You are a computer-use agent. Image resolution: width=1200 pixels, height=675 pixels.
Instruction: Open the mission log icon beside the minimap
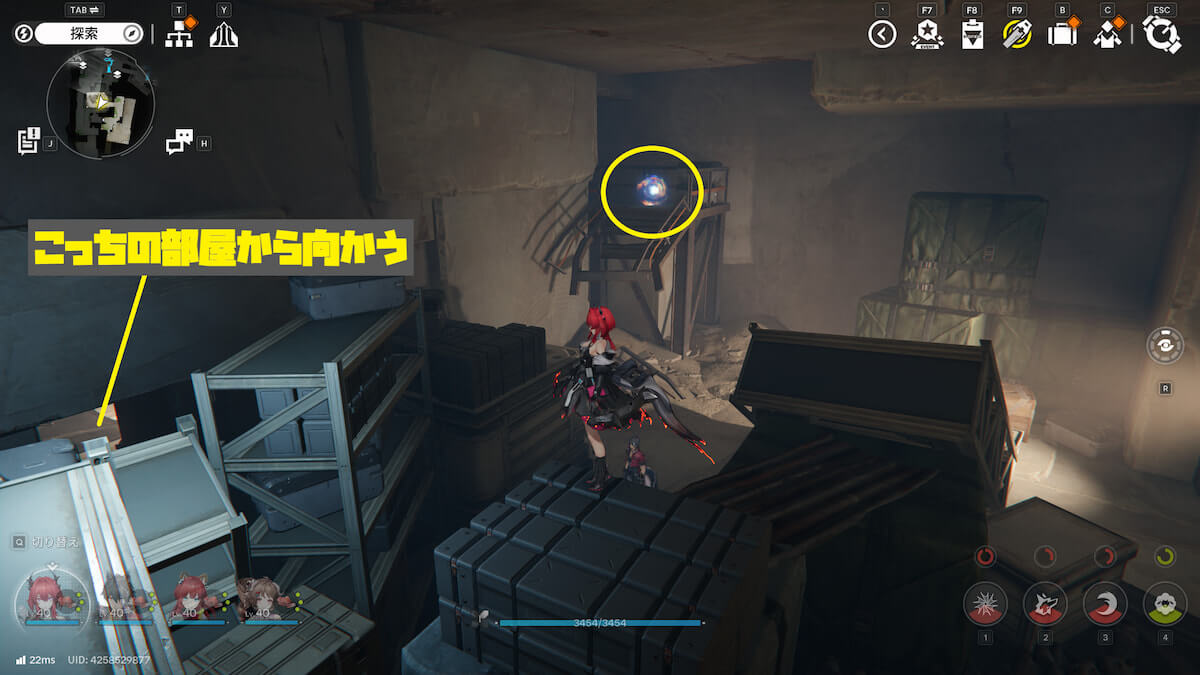click(x=28, y=141)
